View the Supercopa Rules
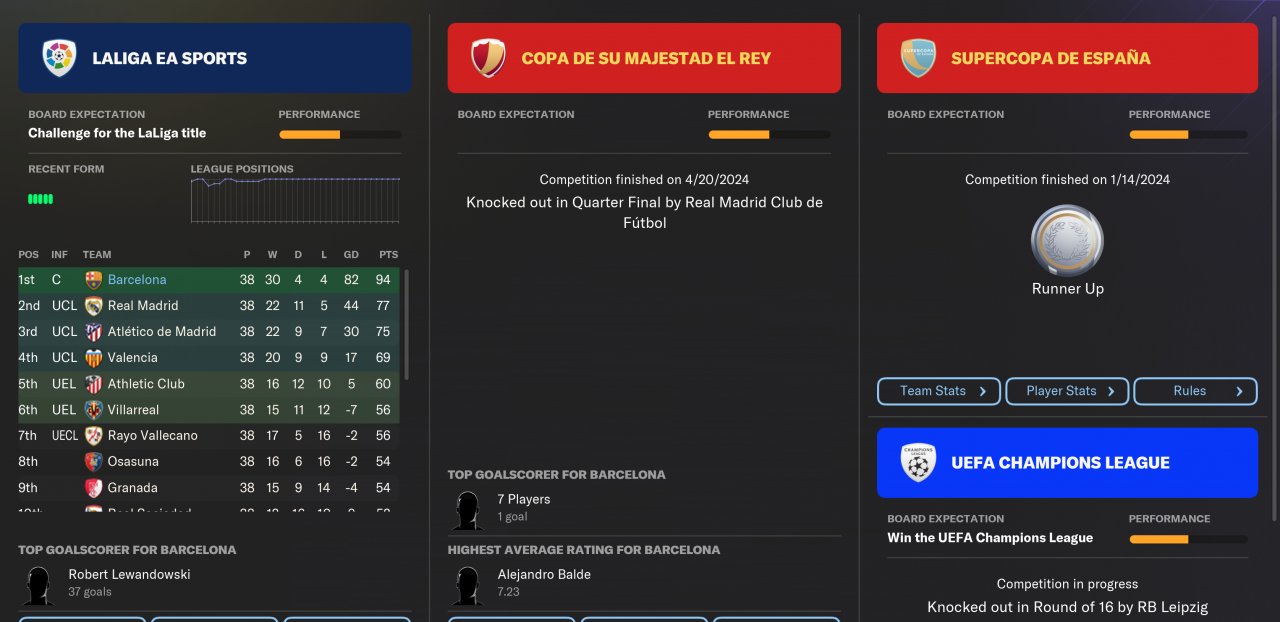1280x622 pixels. 1195,391
